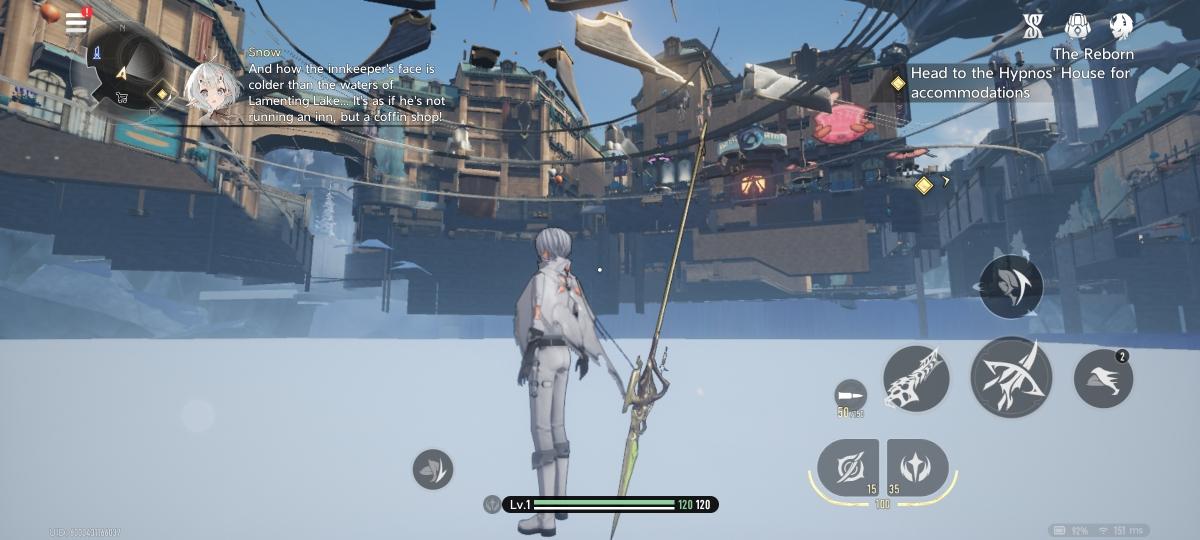
Task: Tap Snow's portrait in the dialogue
Action: [213, 90]
